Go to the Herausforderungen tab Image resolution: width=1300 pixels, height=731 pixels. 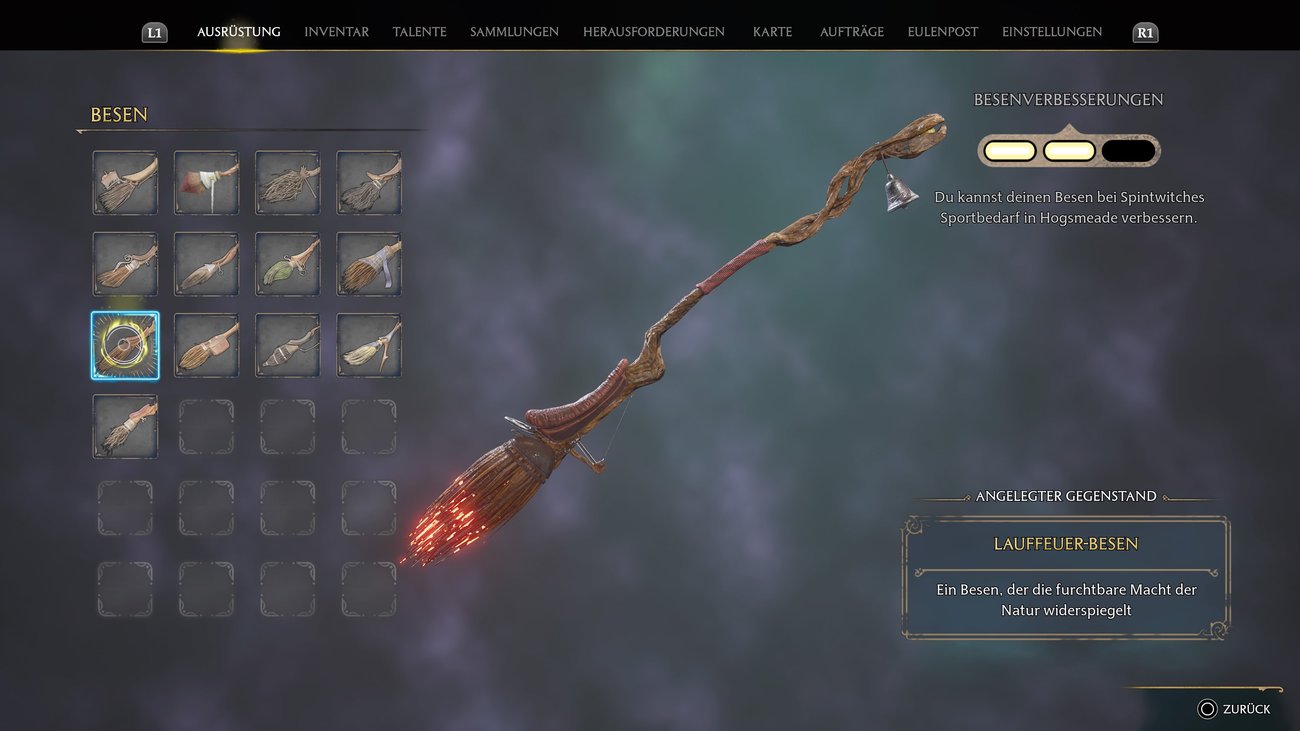pyautogui.click(x=653, y=32)
